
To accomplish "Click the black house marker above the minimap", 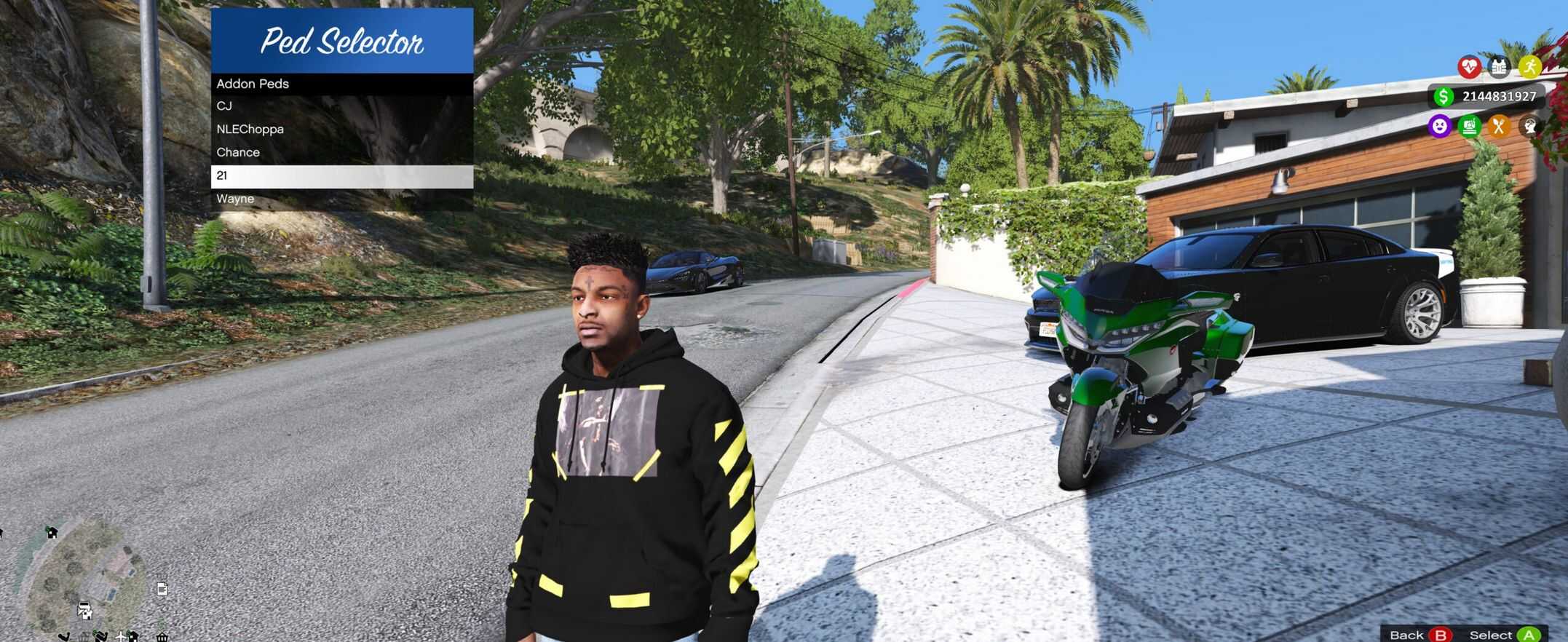I will pyautogui.click(x=52, y=532).
